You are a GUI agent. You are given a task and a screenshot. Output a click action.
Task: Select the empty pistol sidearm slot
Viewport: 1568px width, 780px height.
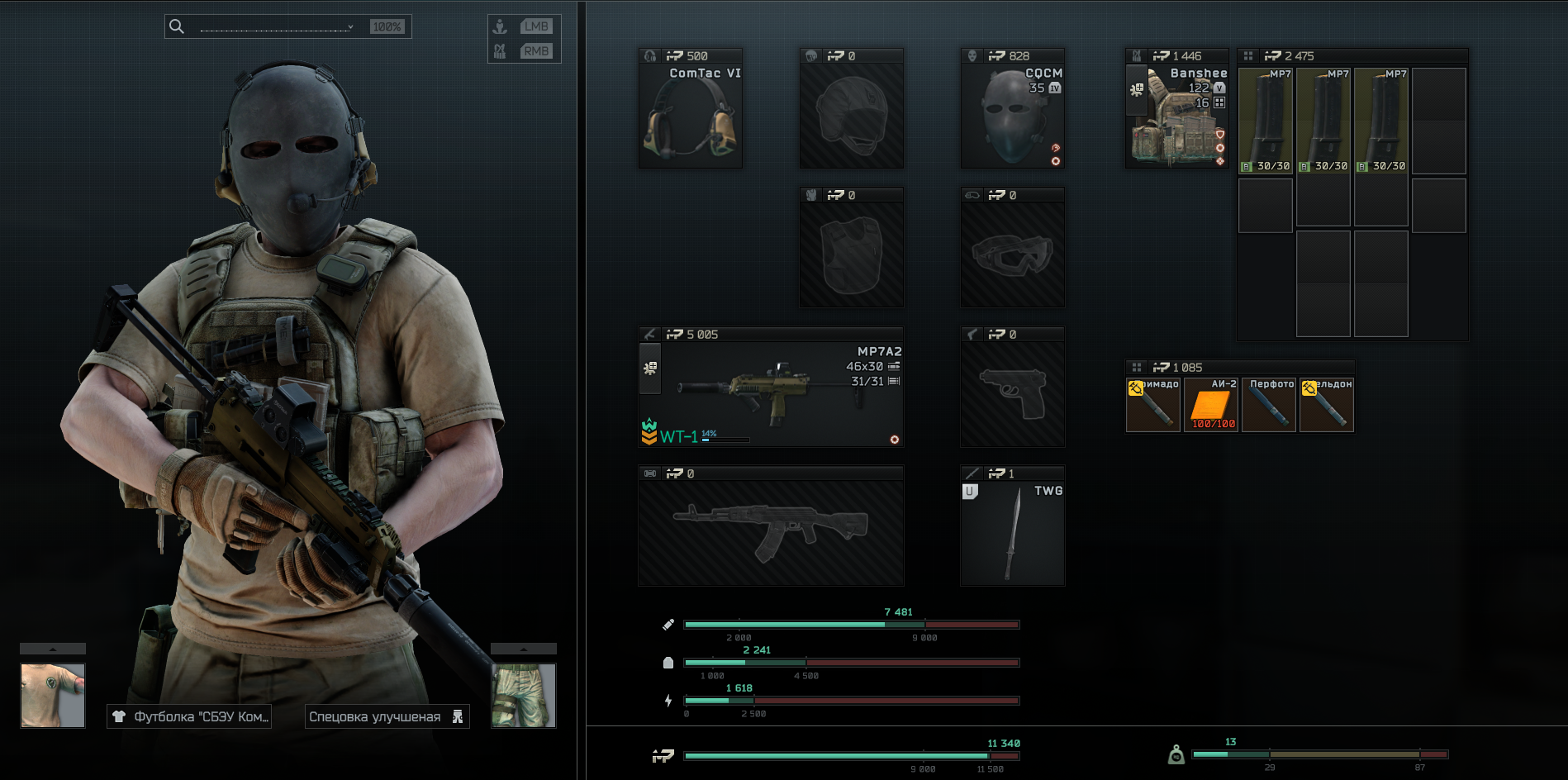pos(1012,394)
